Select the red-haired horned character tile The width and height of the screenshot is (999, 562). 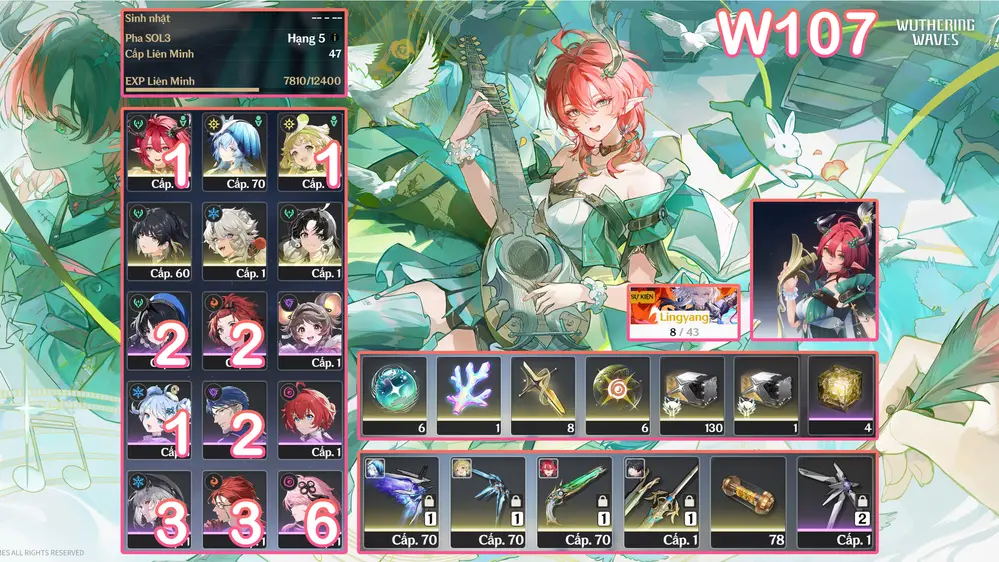(160, 152)
